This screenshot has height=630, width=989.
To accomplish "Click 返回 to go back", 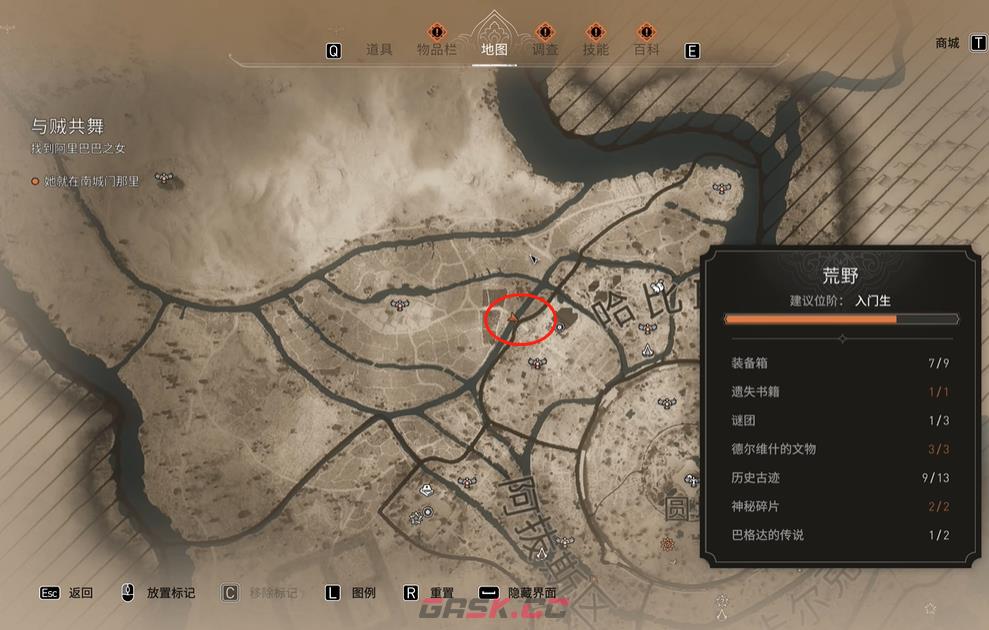I will point(81,593).
